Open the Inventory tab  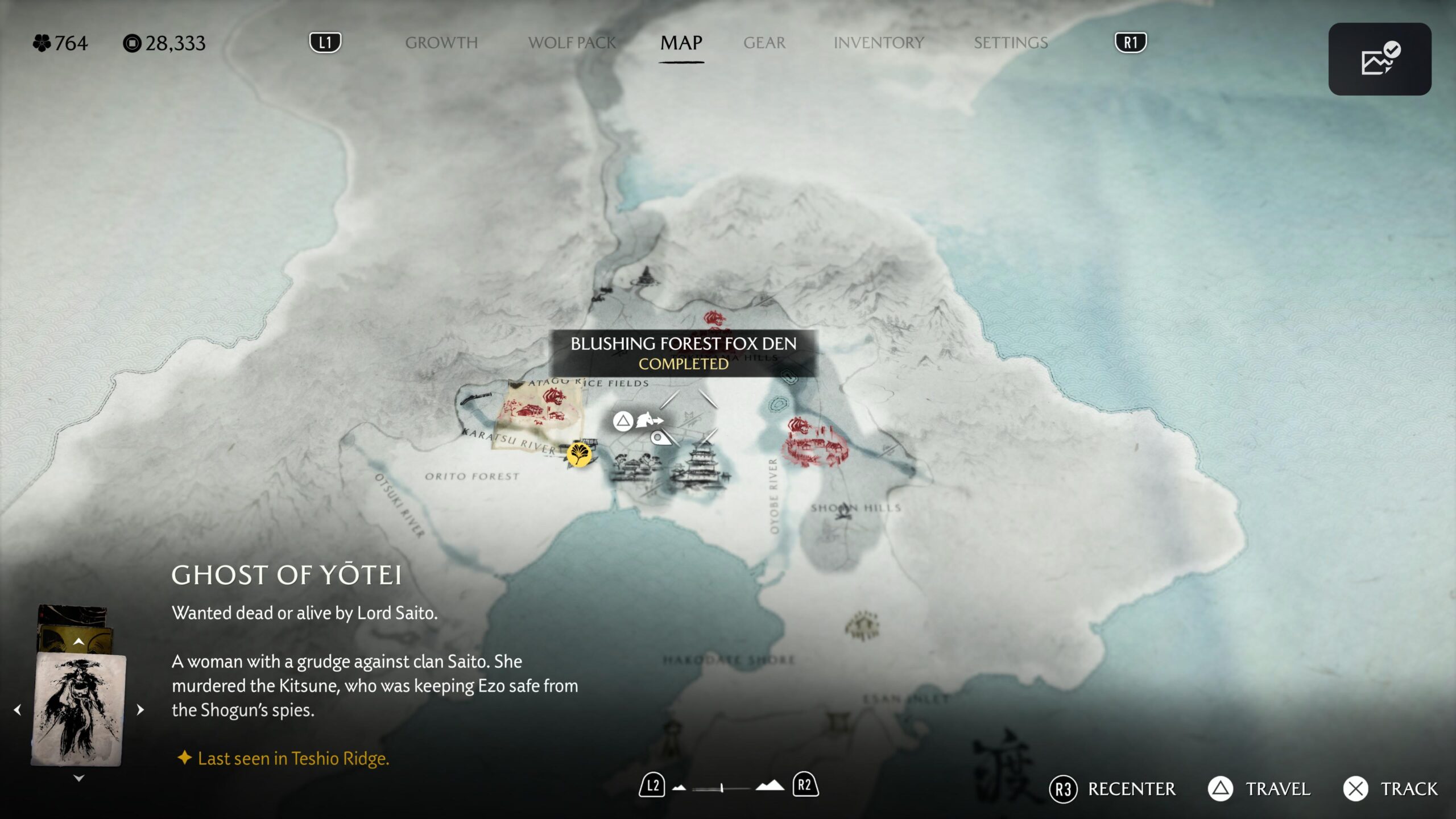pyautogui.click(x=878, y=43)
